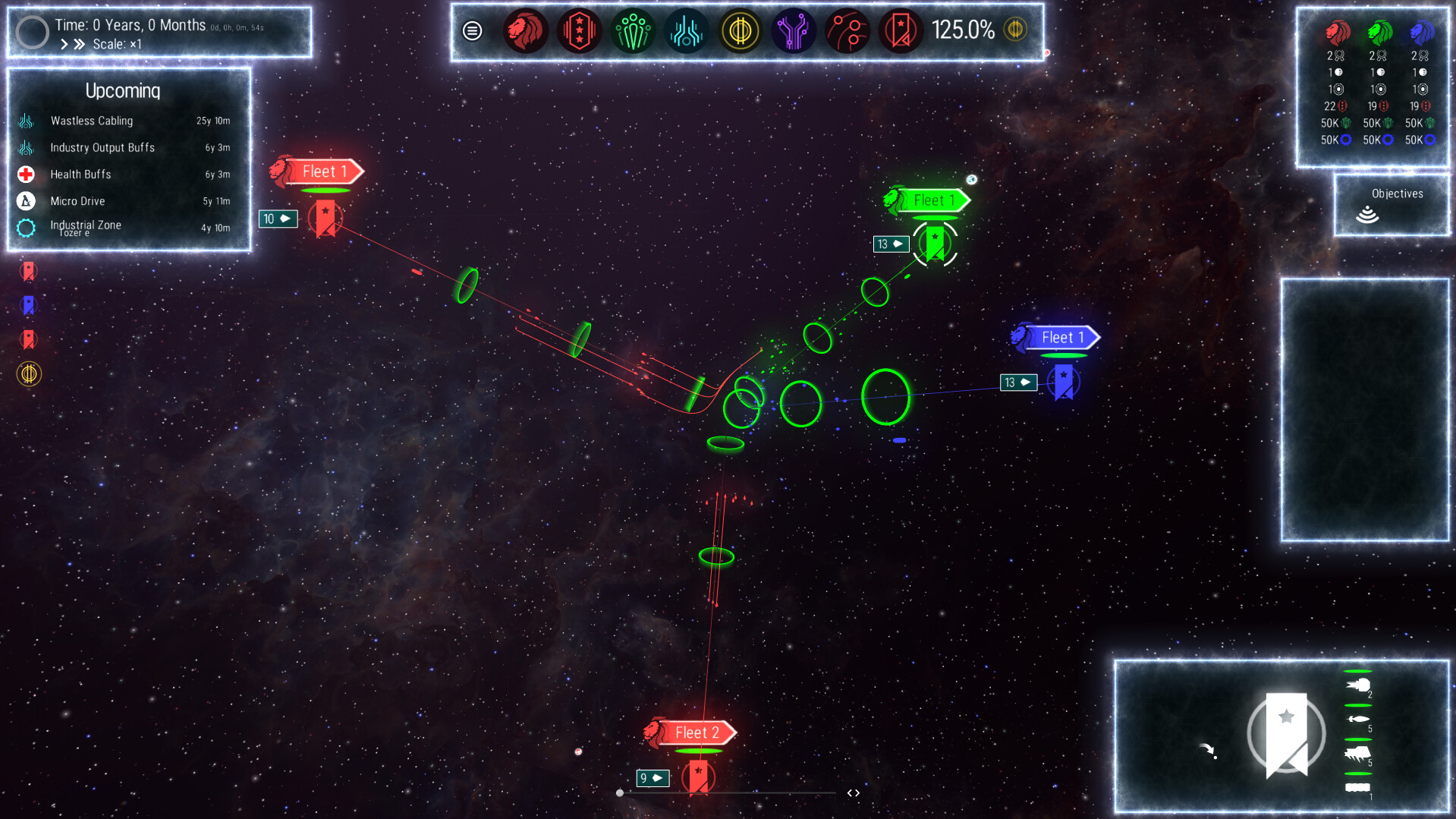Select Health Buffs from the Upcoming list

tap(79, 174)
